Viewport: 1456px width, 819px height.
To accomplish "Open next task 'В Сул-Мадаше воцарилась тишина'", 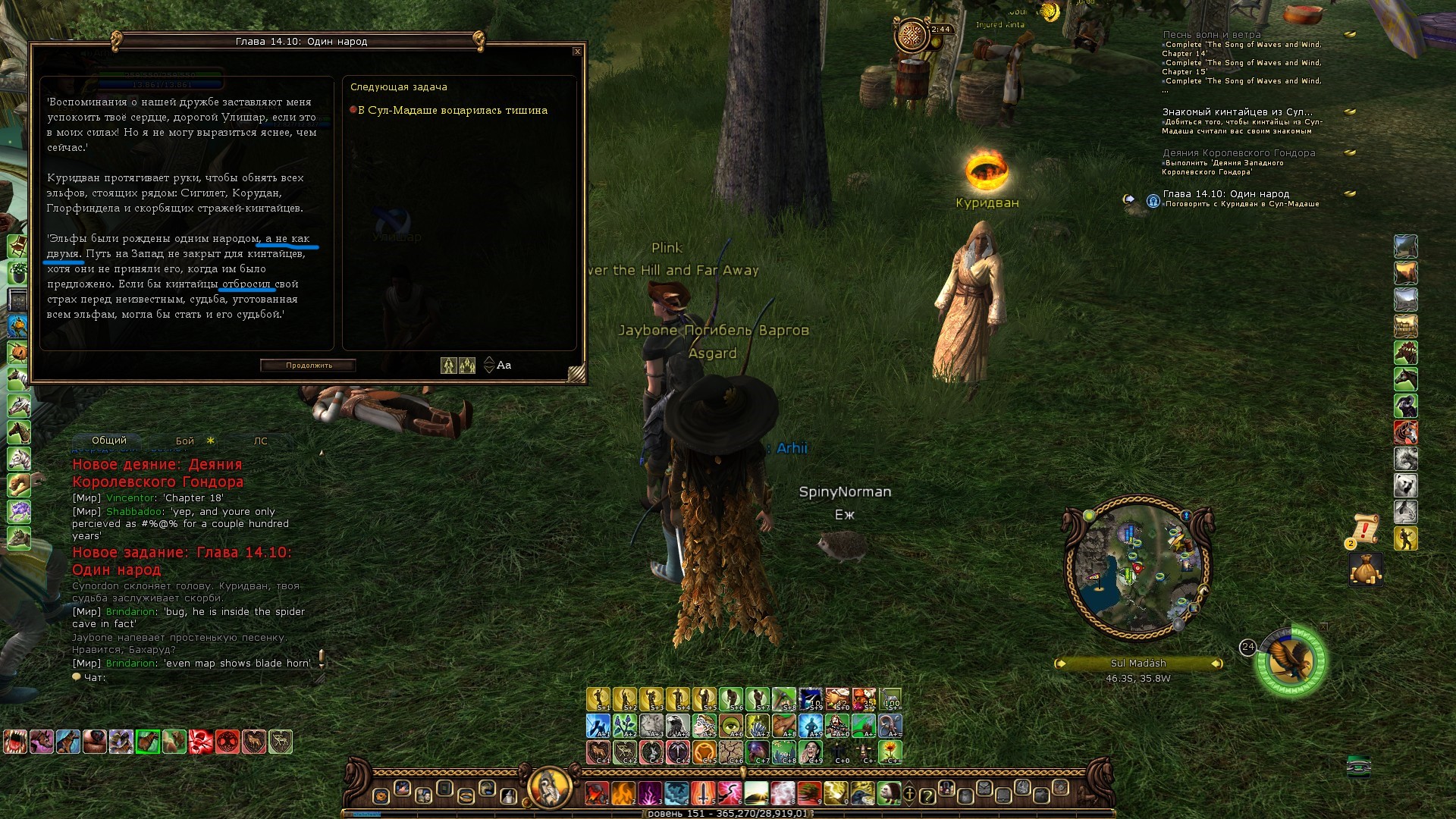I will tap(452, 111).
